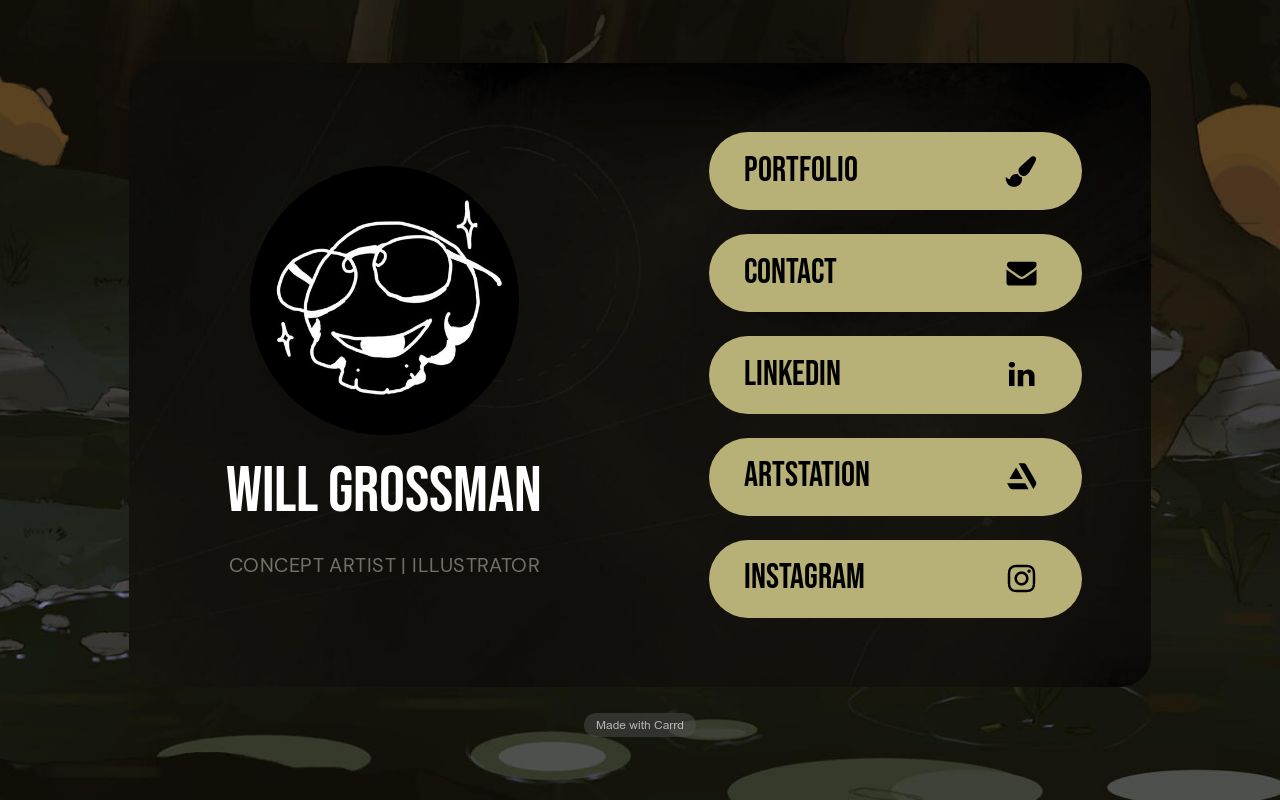
Task: Click the LinkedIn logo icon
Action: coord(1021,374)
